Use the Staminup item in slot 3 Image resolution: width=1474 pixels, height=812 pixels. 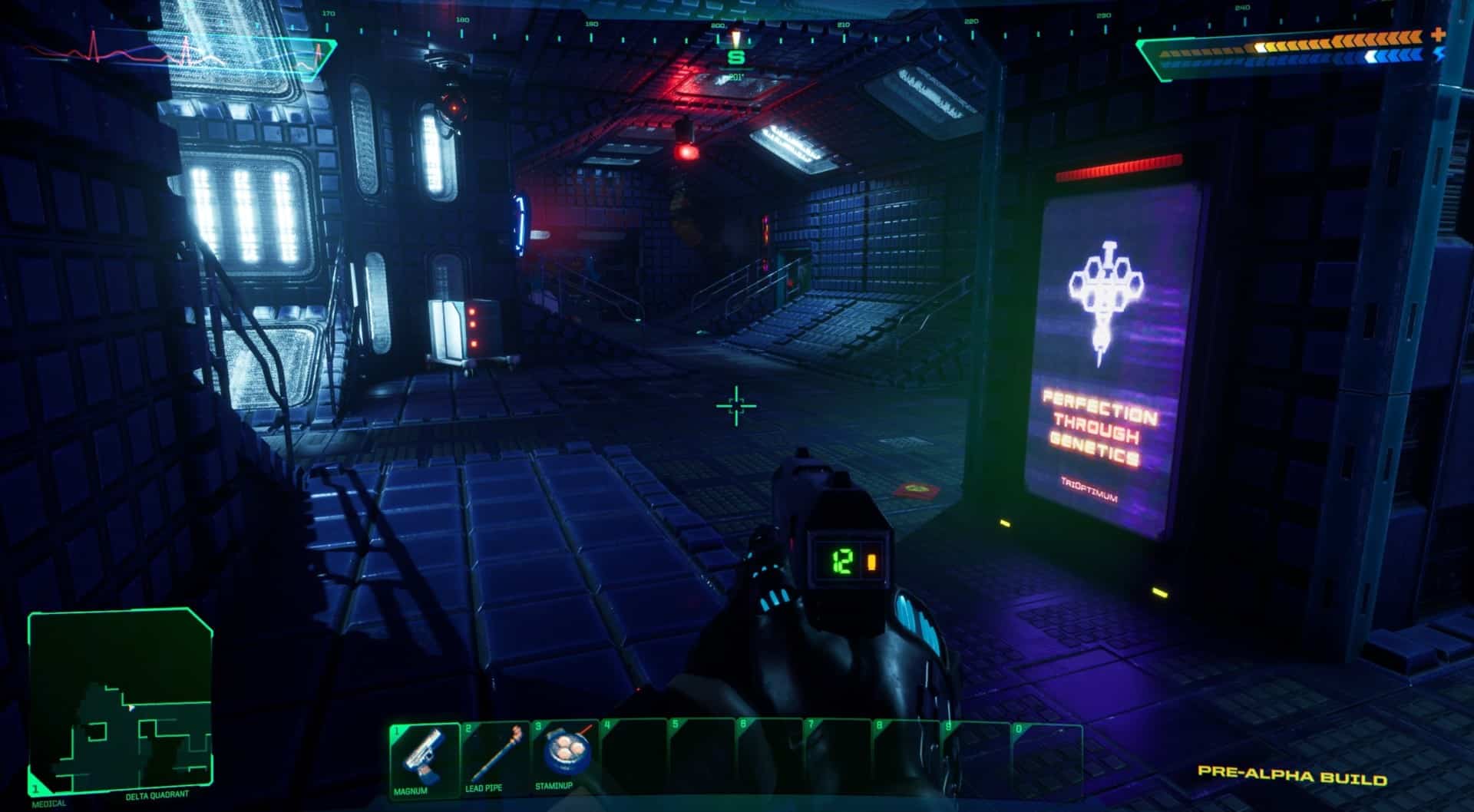point(567,760)
